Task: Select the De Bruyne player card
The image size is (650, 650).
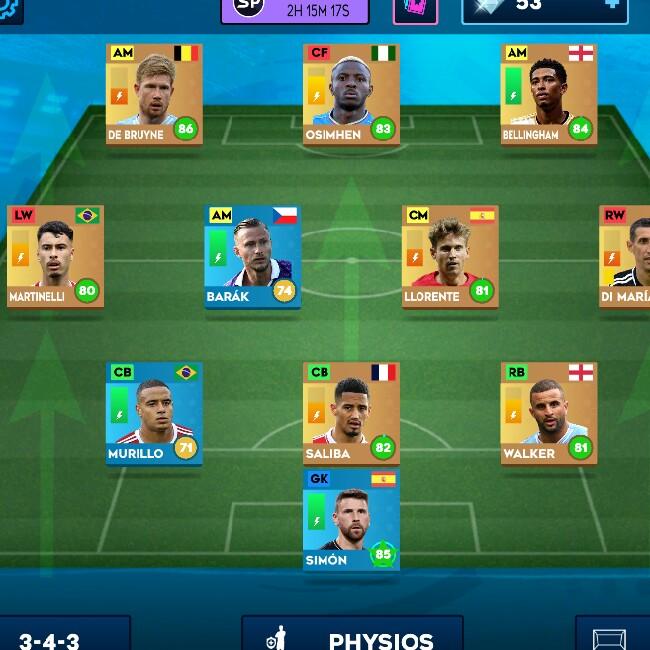Action: coord(154,94)
